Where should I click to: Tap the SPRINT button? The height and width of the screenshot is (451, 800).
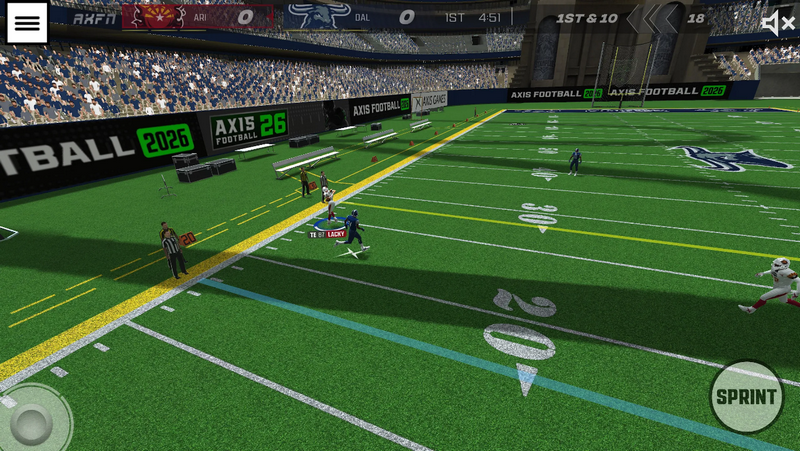tap(746, 397)
